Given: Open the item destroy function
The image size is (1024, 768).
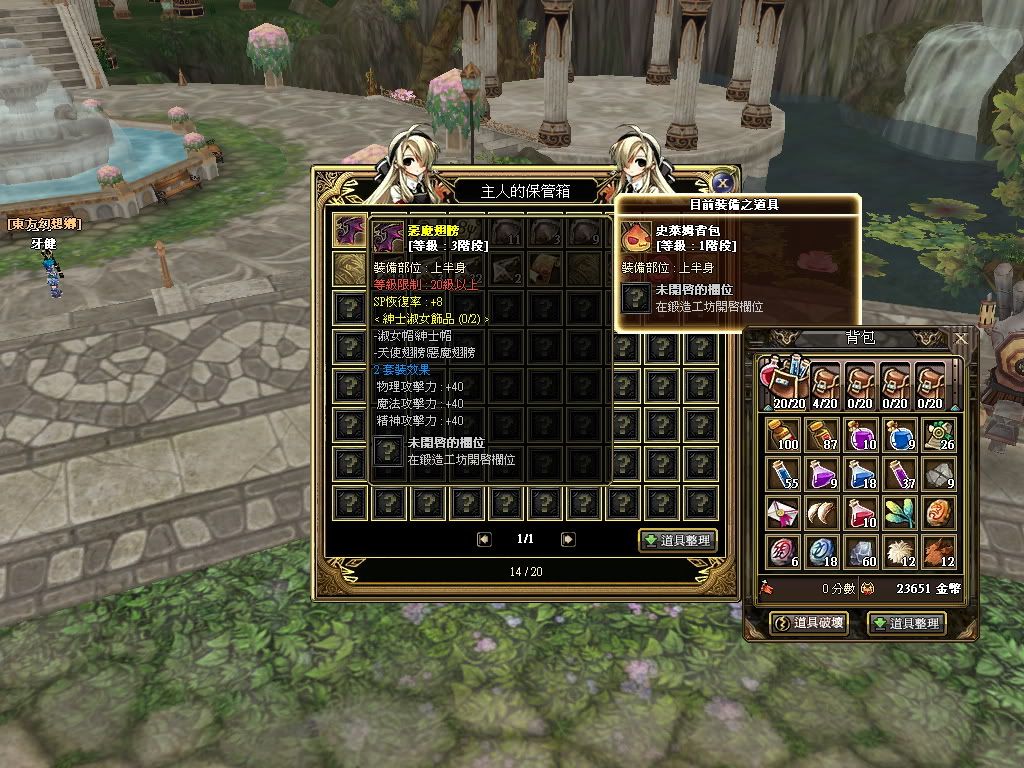Looking at the screenshot, I should pyautogui.click(x=811, y=623).
